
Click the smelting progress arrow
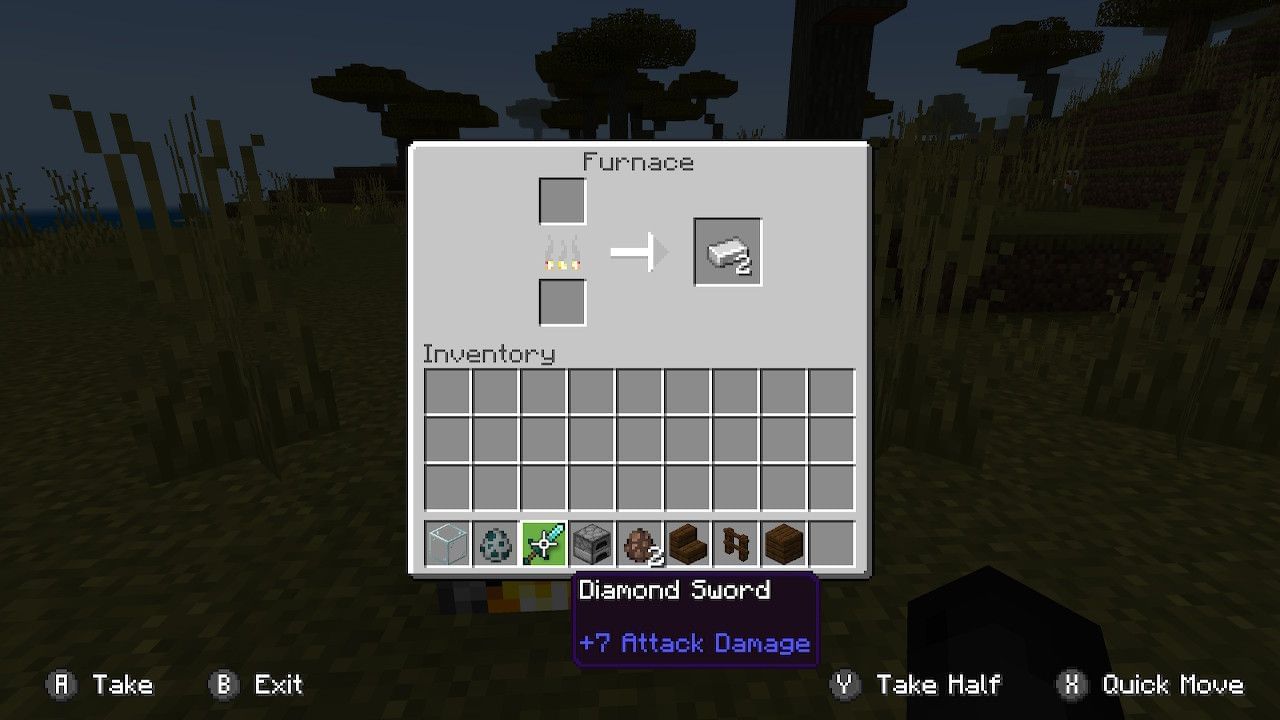(640, 253)
